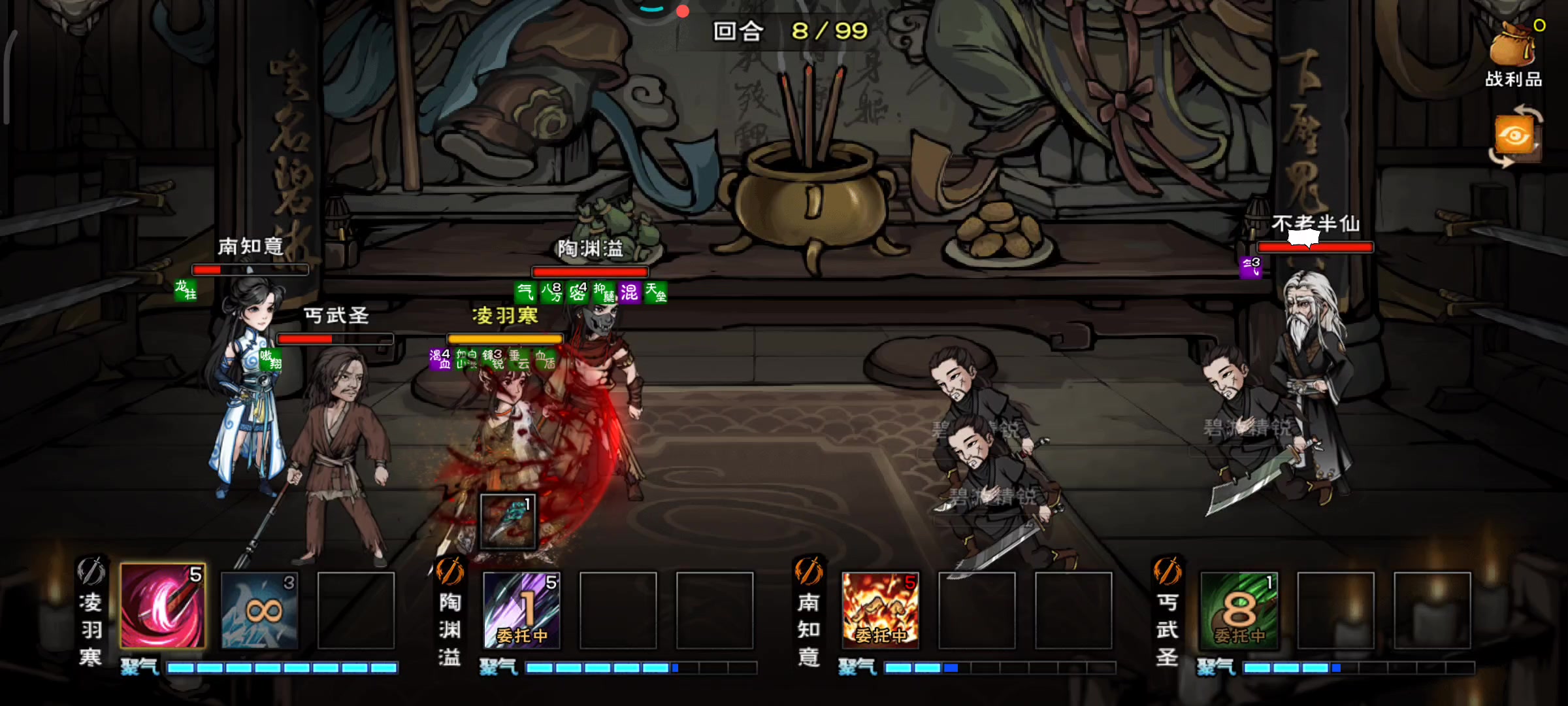Toggle the 混 purple debuff on 陶渊溢
The width and height of the screenshot is (1568, 706).
[631, 294]
